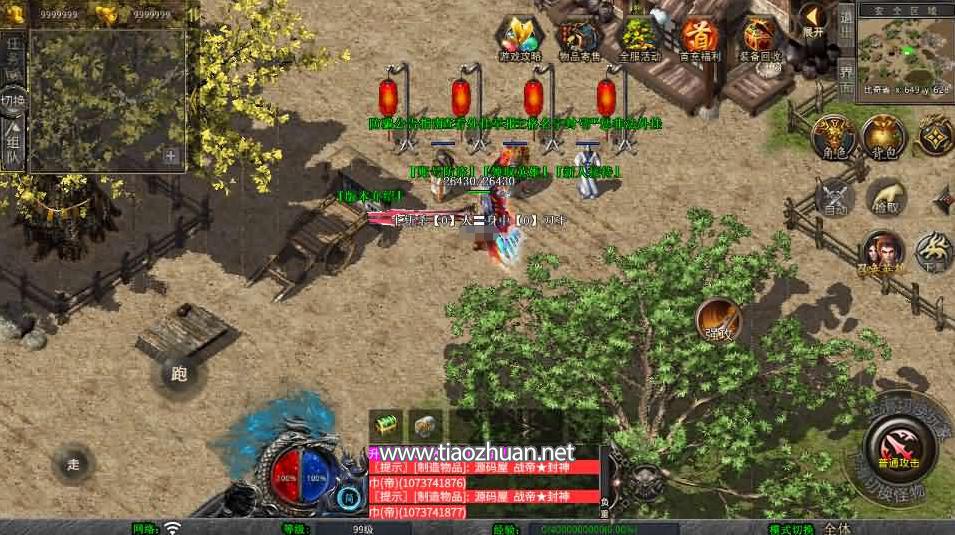Activate the 召唤圣兽 summon skill

click(x=882, y=251)
